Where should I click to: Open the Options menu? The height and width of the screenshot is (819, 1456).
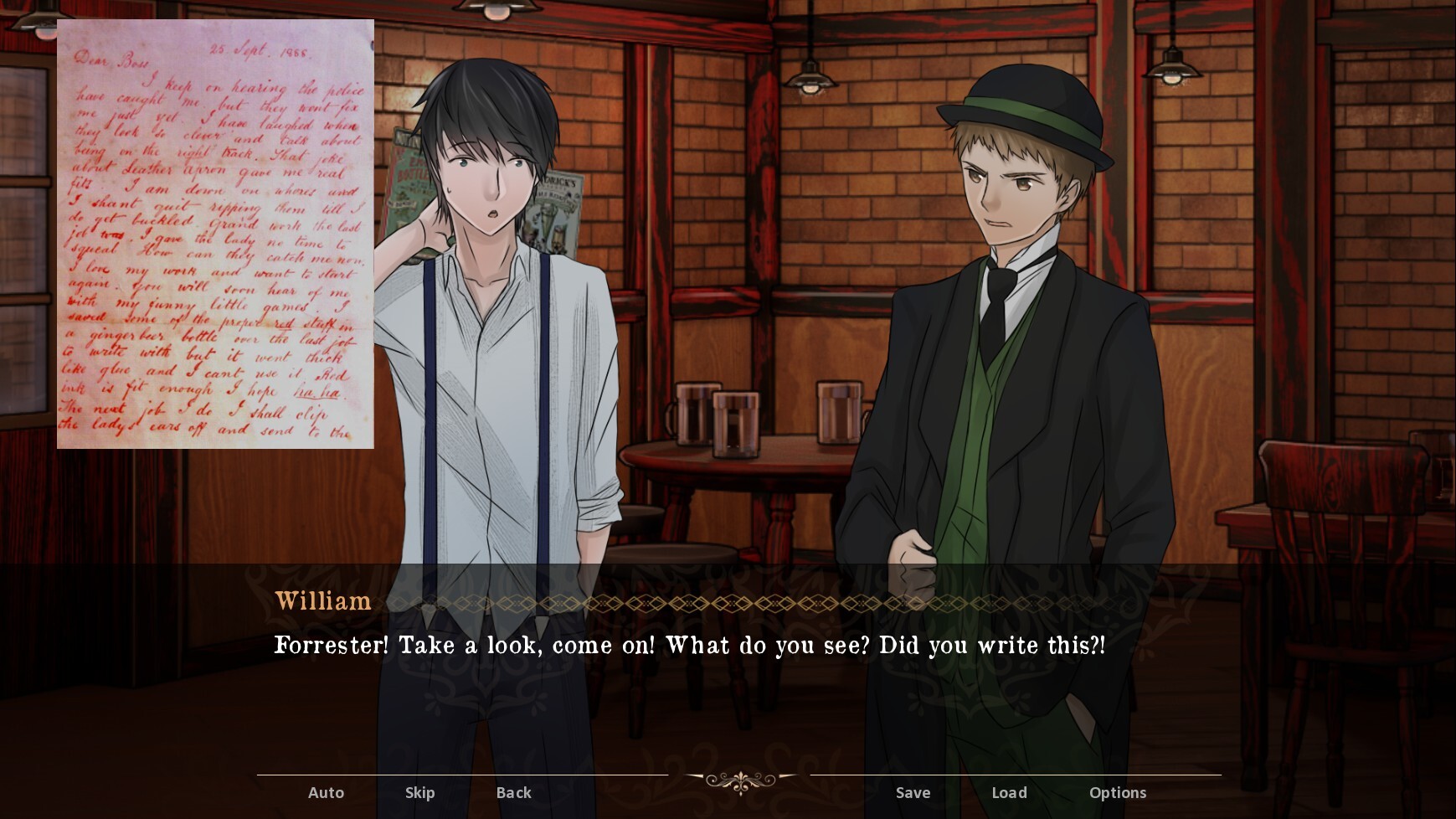tap(1117, 792)
